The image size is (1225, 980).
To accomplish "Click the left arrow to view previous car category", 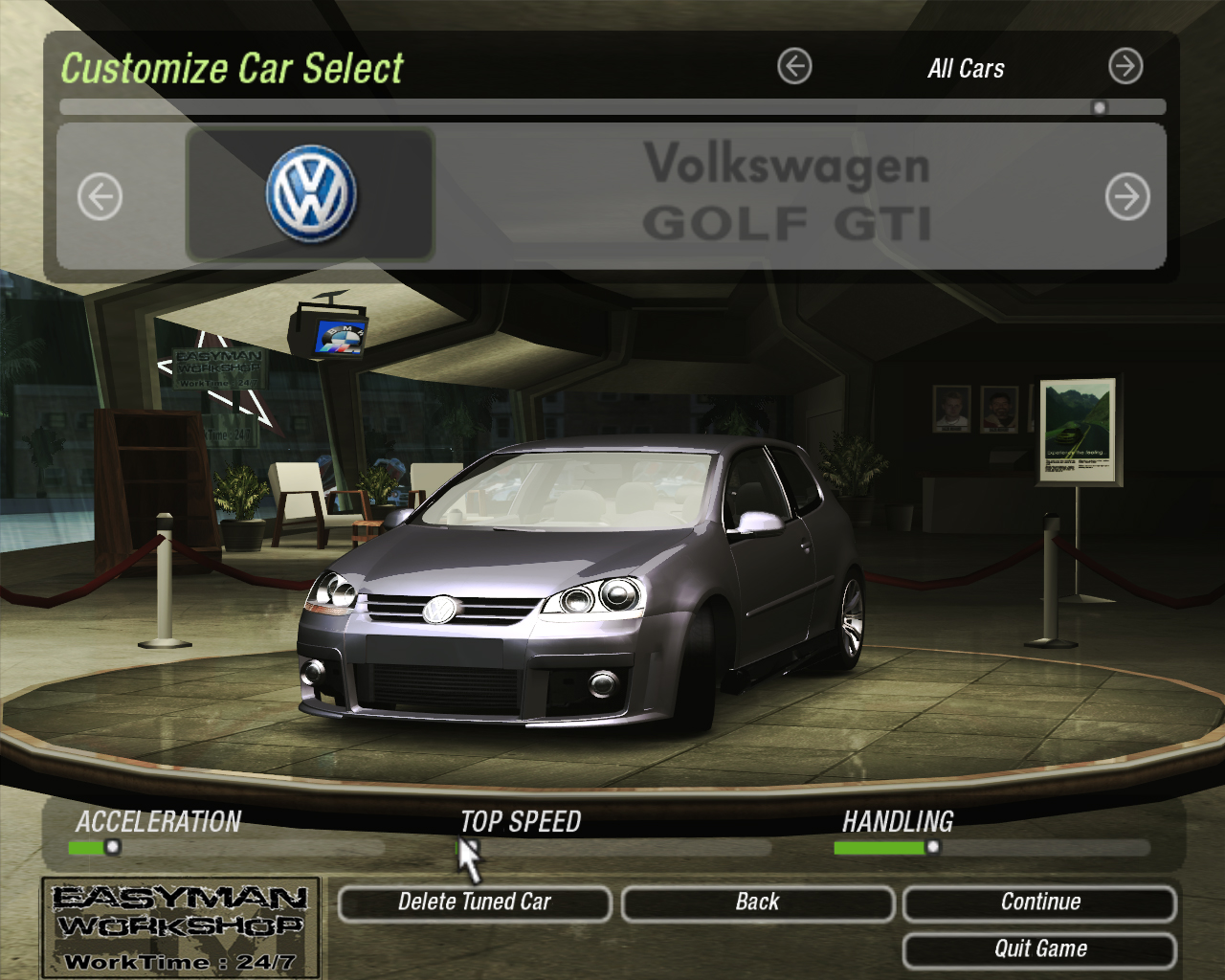I will pos(793,66).
